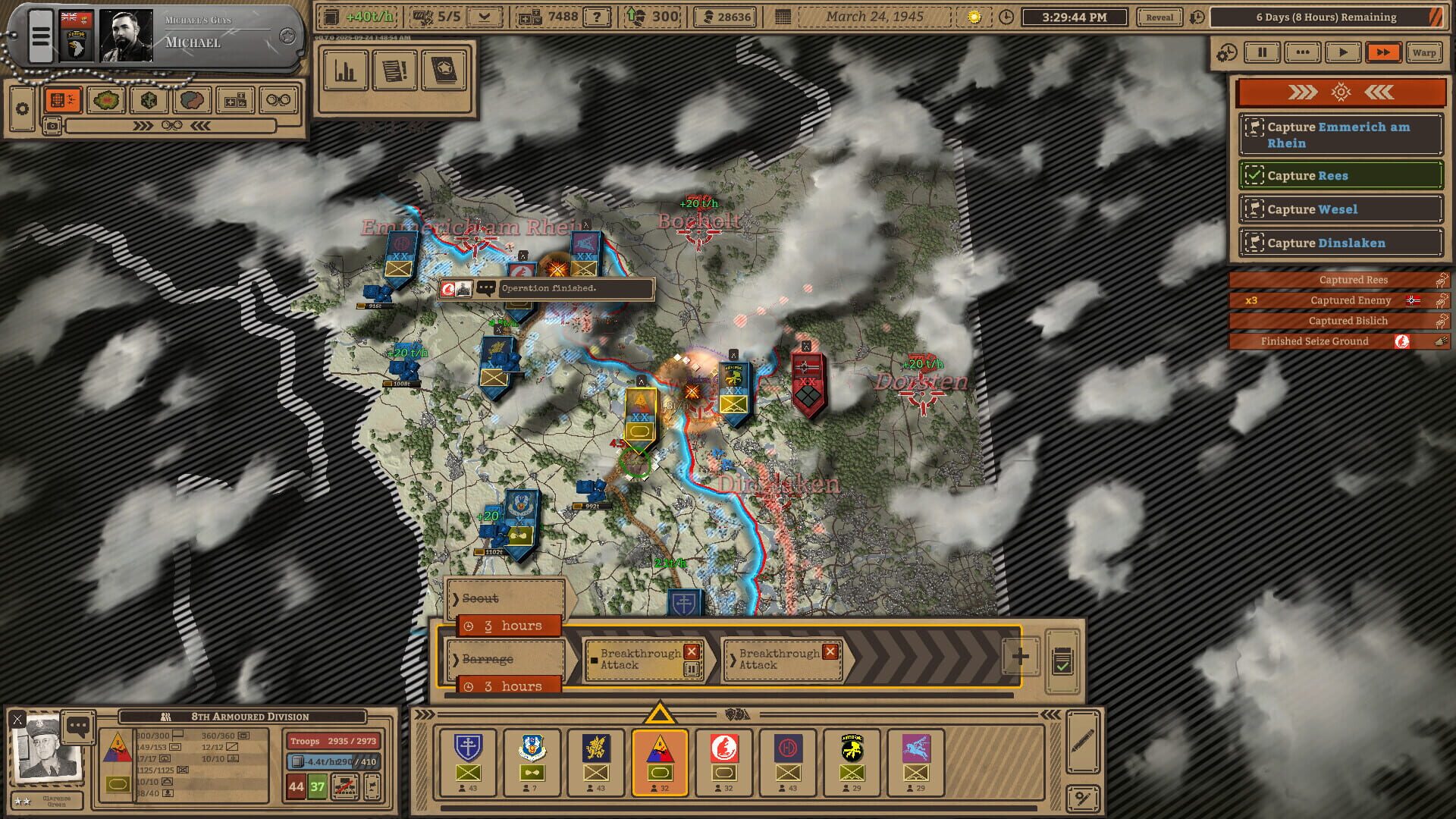This screenshot has height=819, width=1456.
Task: Open the binoculars reconnaissance view
Action: click(x=279, y=99)
